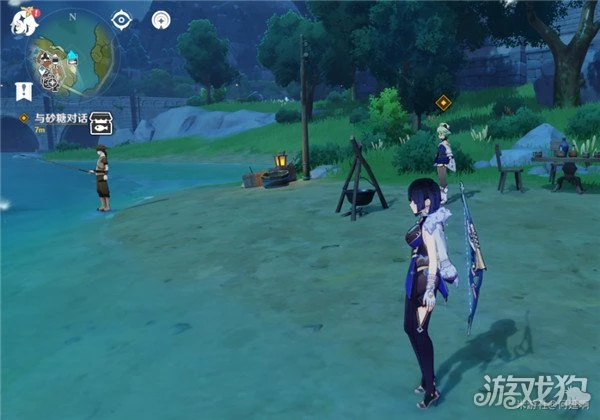
Task: Open the quest log exclamation icon
Action: point(24,90)
